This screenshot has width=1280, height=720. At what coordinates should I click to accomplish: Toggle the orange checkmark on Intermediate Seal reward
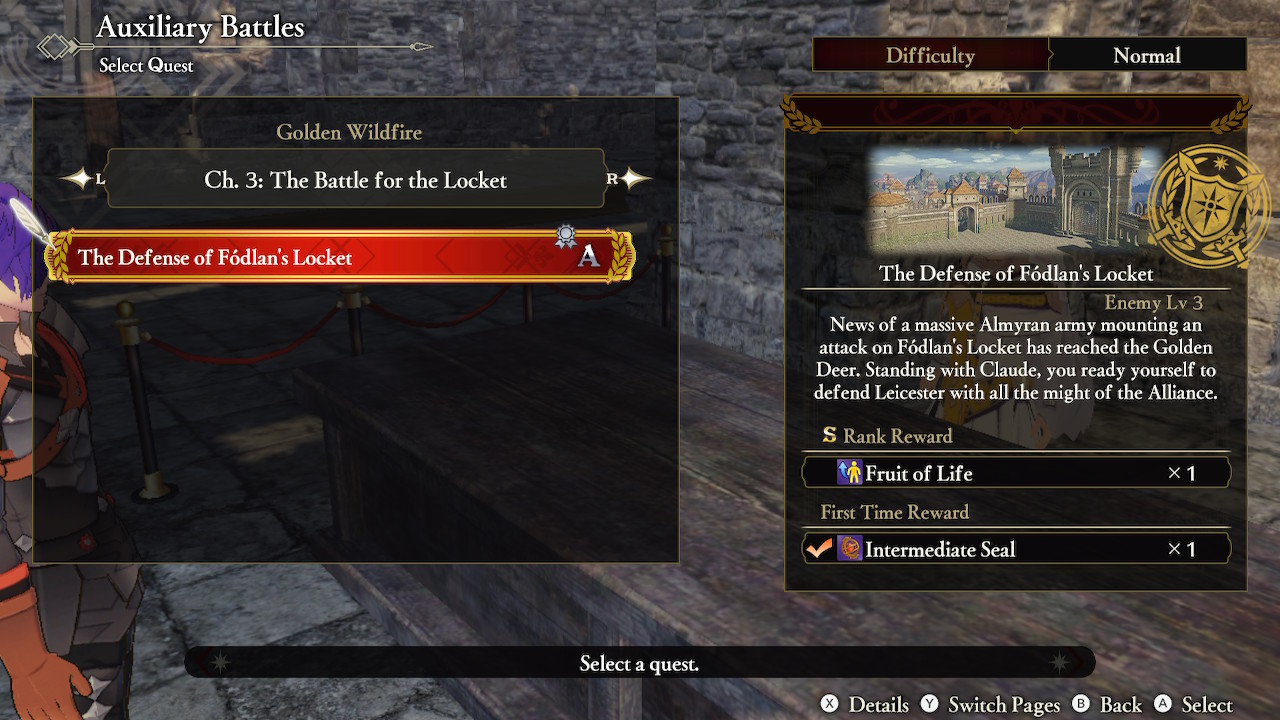coord(820,548)
